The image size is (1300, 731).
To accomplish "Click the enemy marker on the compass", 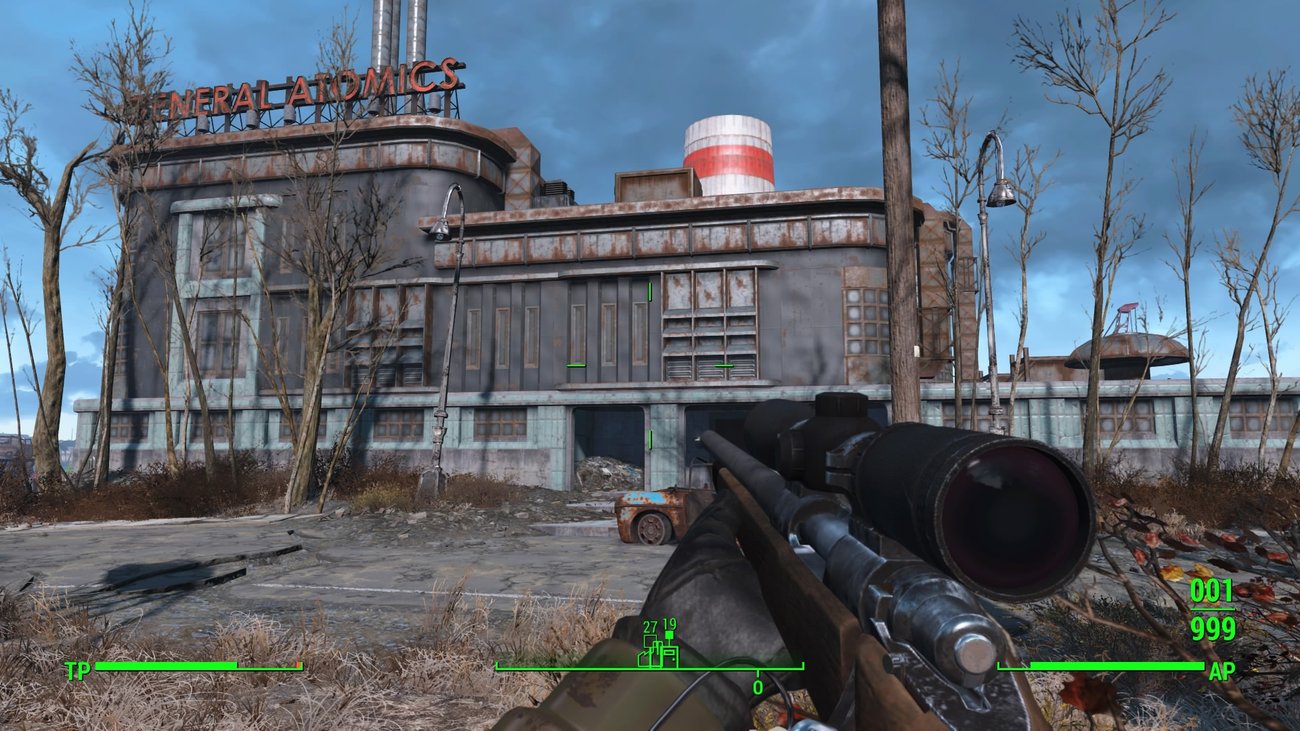I will pos(667,634).
